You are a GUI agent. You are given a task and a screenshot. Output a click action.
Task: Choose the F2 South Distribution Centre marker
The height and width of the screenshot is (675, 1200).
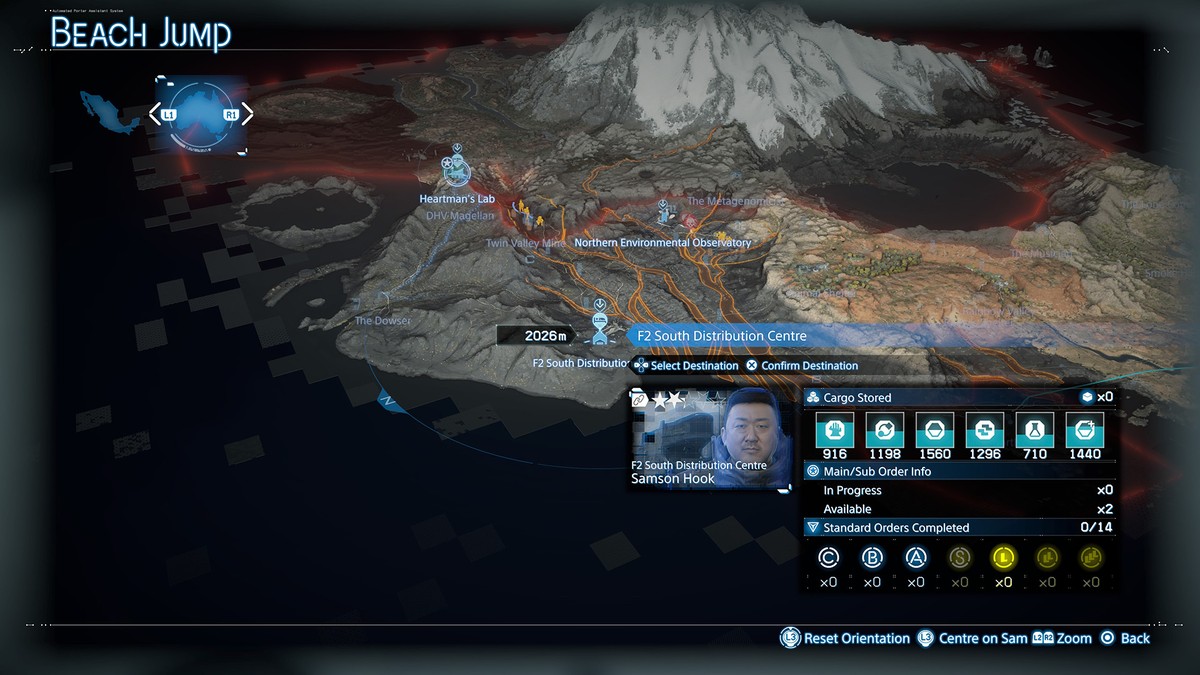[x=599, y=323]
